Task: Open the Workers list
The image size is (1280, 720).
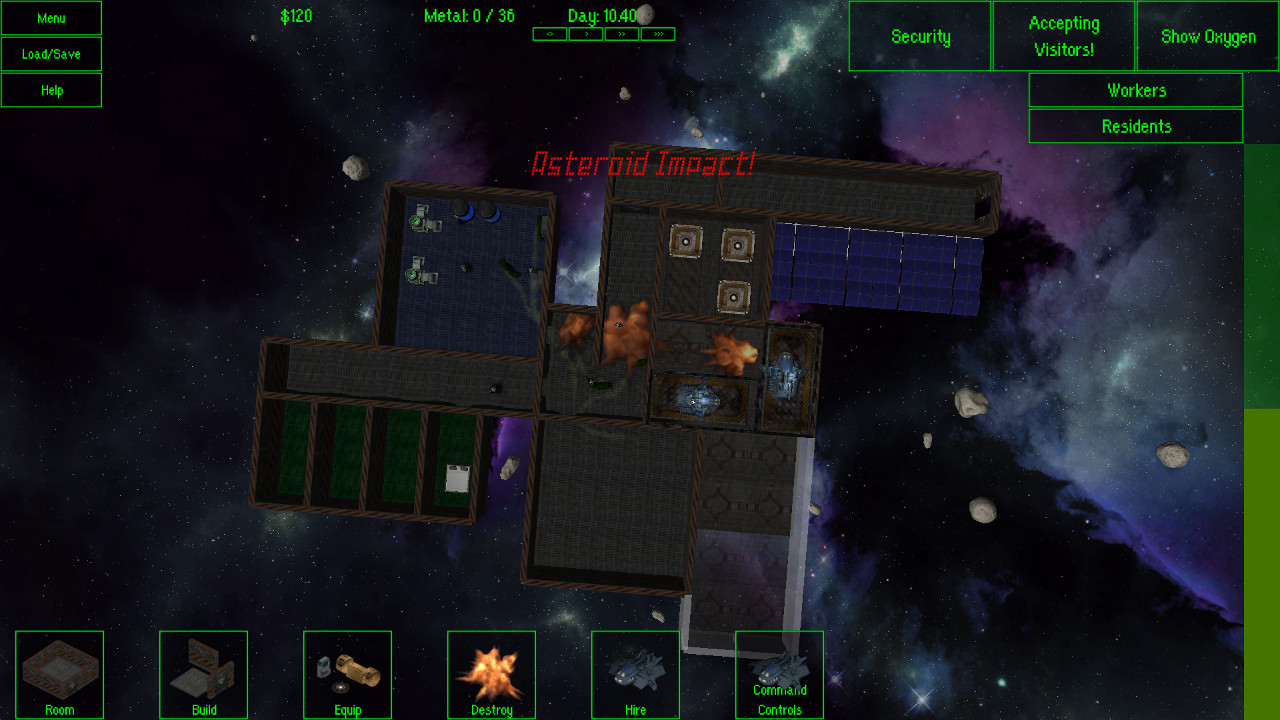Action: coord(1135,90)
